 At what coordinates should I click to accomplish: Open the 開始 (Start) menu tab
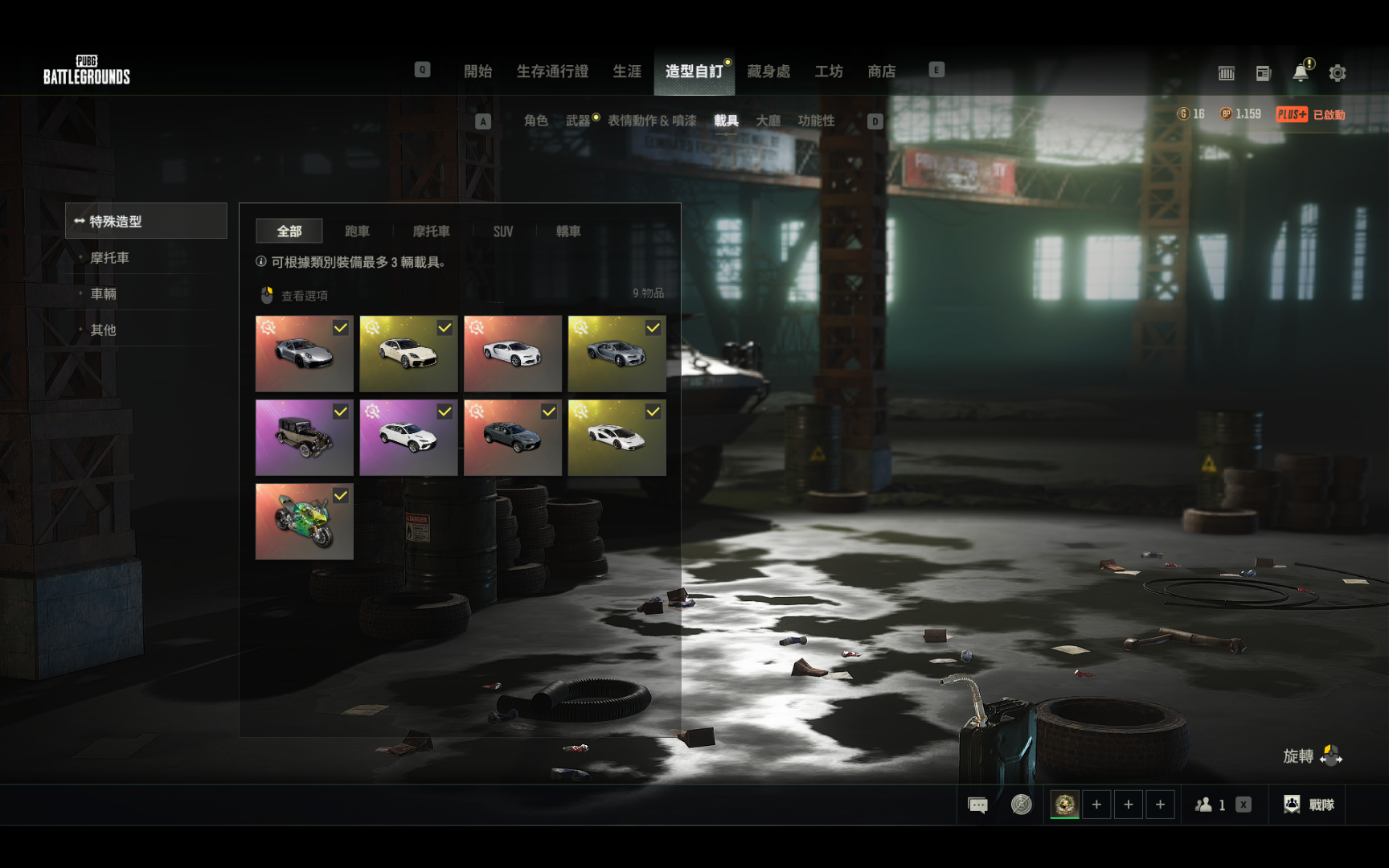coord(477,72)
